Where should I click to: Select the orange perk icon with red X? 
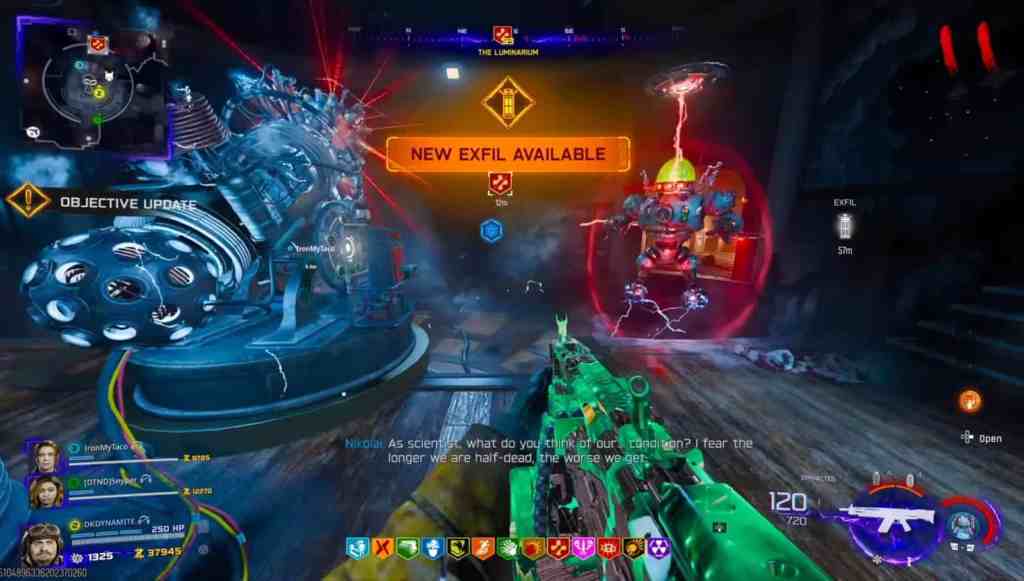pyautogui.click(x=382, y=548)
